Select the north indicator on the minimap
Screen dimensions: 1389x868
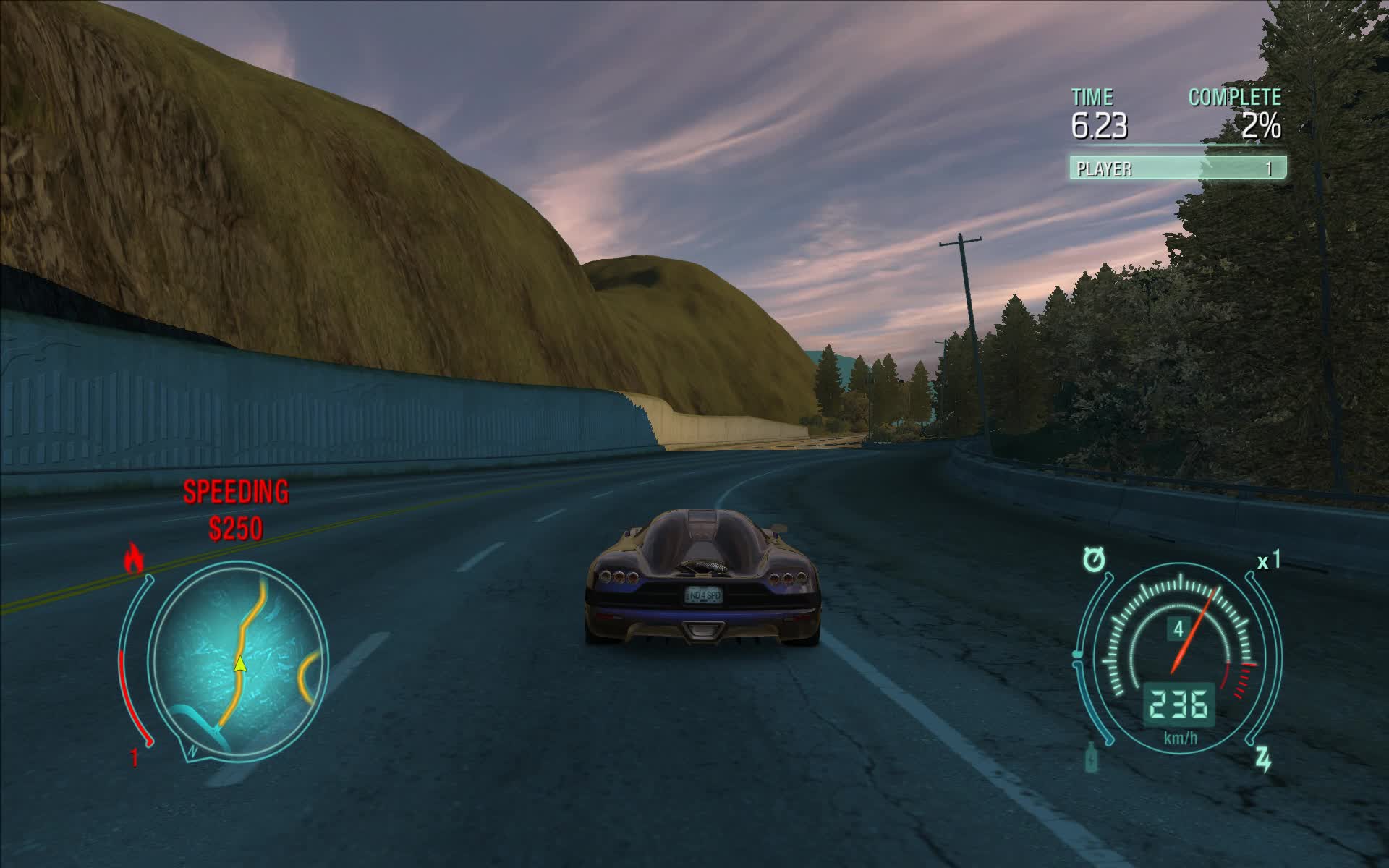coord(192,750)
